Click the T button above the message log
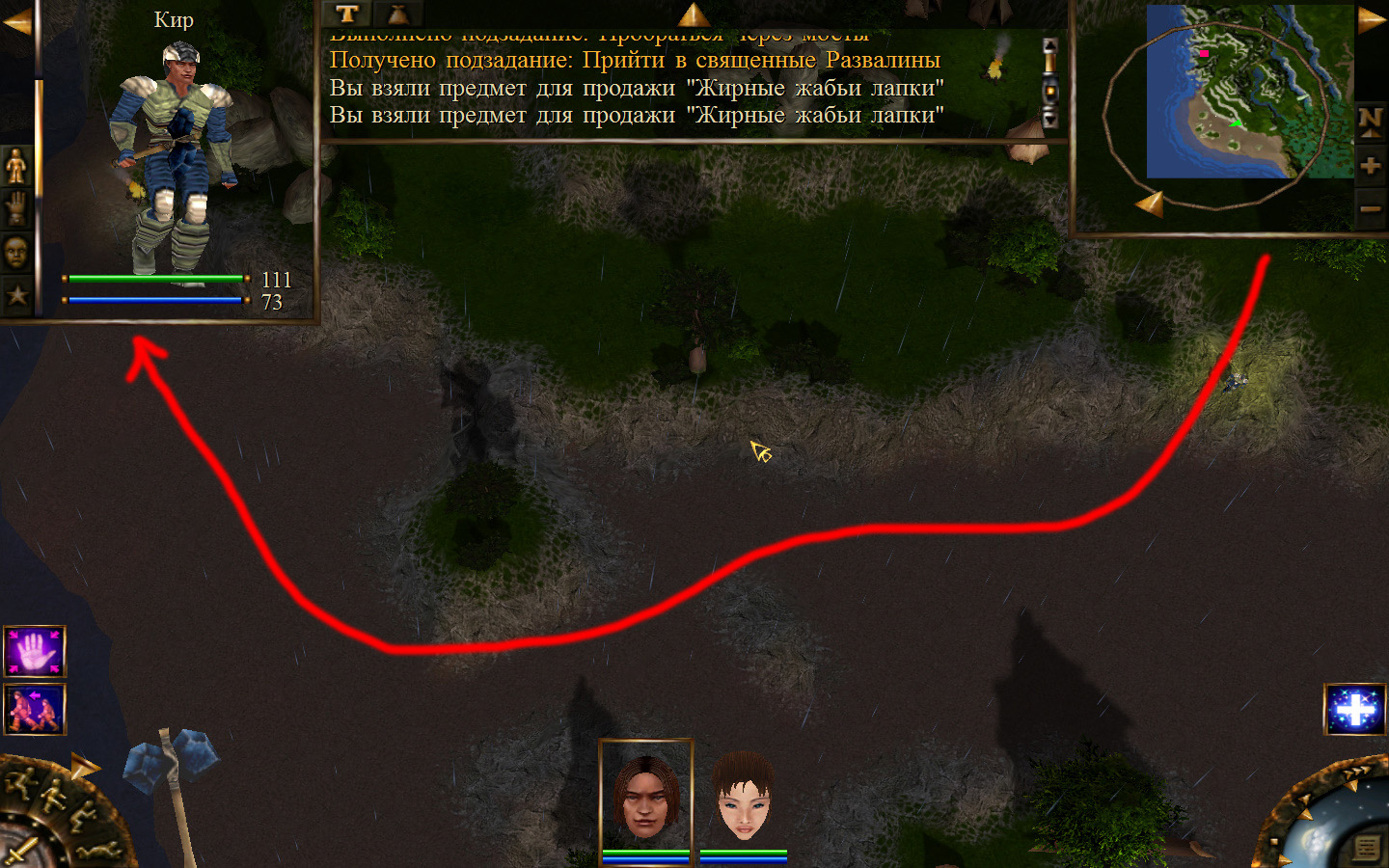 [x=347, y=14]
